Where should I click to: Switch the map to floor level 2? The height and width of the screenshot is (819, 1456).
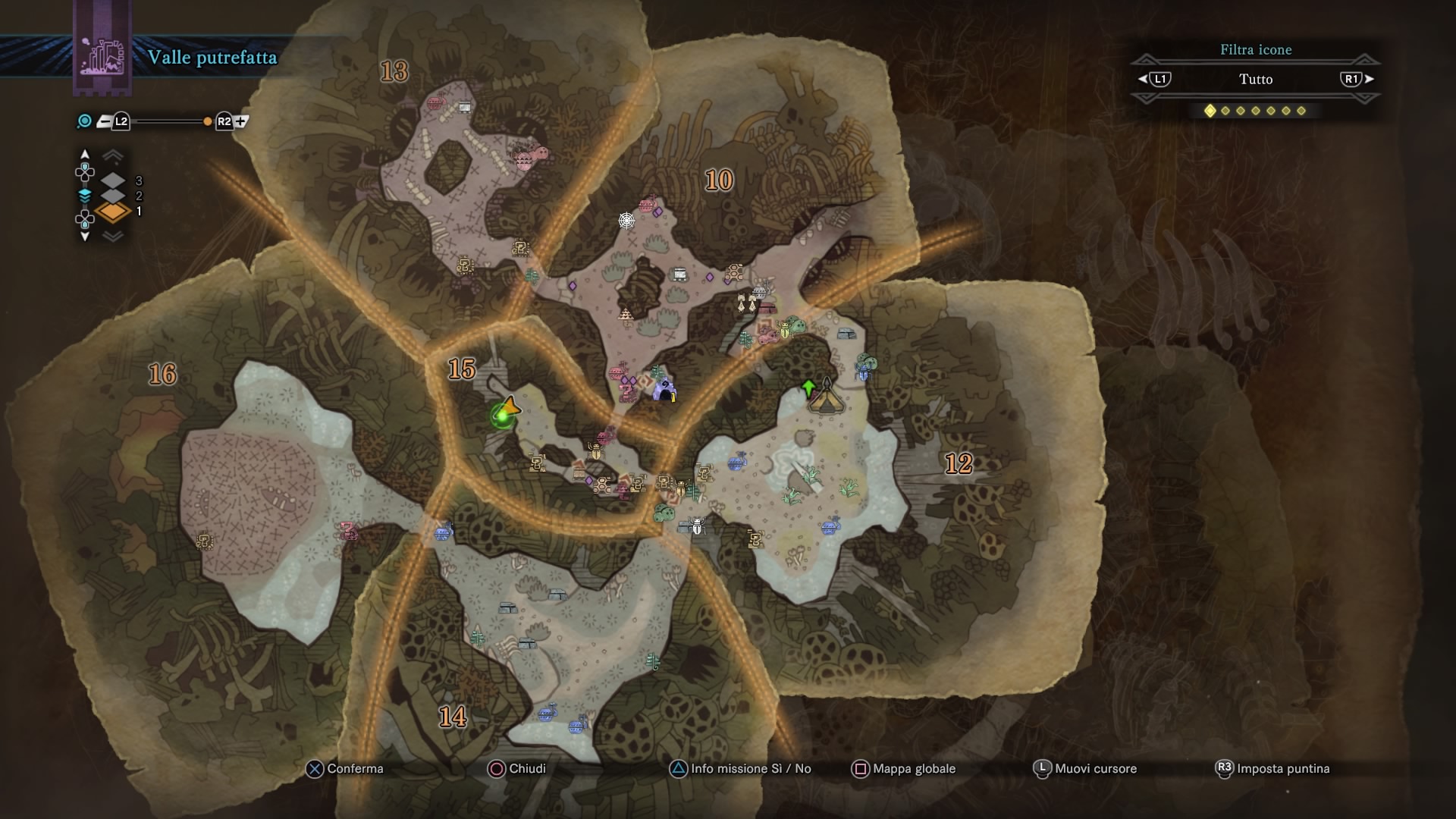(x=113, y=196)
